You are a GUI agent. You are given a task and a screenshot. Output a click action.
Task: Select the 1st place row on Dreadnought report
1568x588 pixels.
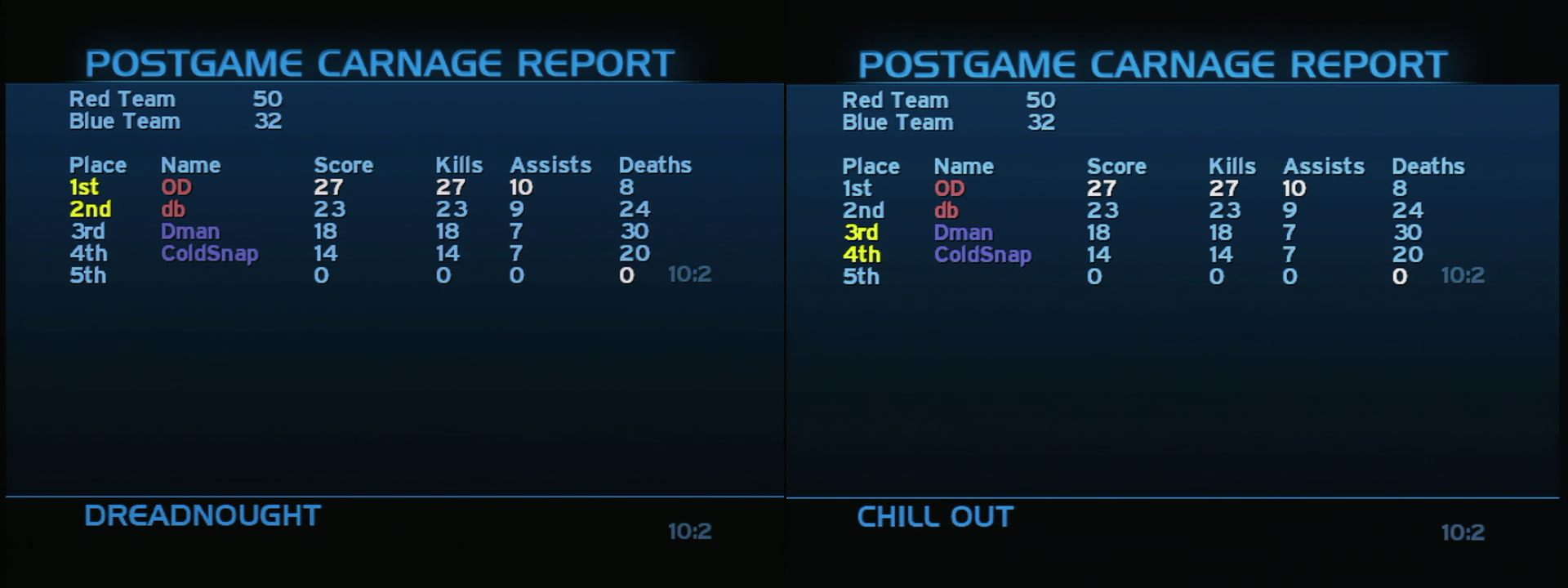point(86,187)
